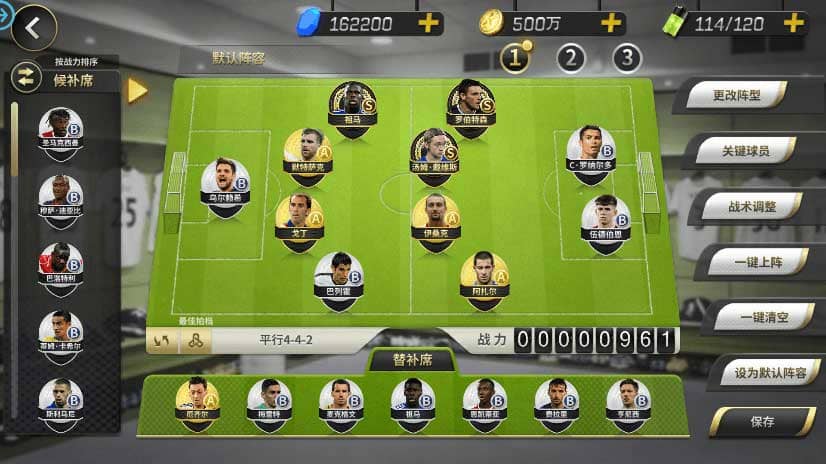The width and height of the screenshot is (826, 464).
Task: Switch to lineup slot 2
Action: click(x=570, y=58)
